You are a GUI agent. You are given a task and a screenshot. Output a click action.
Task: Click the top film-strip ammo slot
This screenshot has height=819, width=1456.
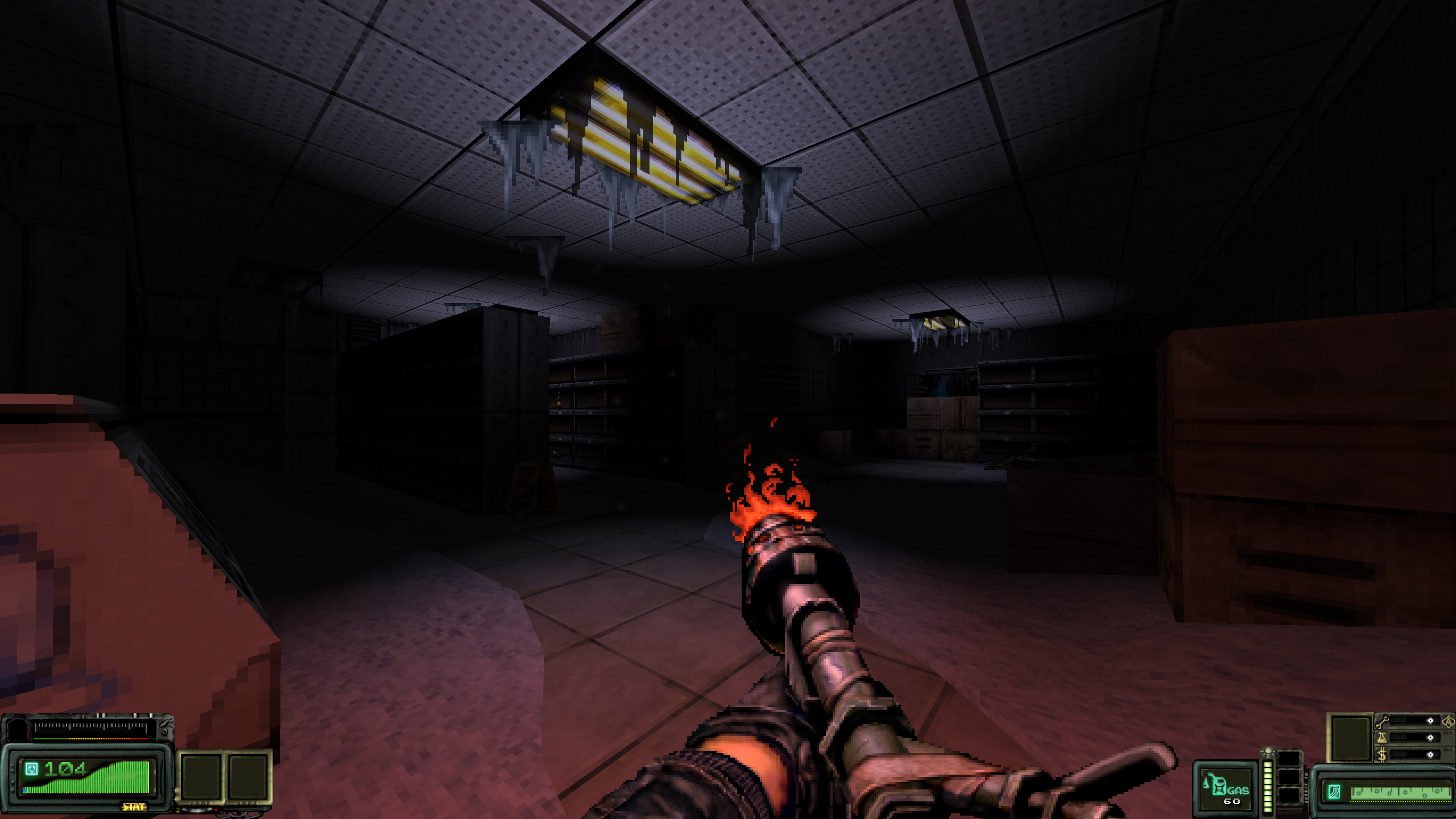(x=1290, y=758)
